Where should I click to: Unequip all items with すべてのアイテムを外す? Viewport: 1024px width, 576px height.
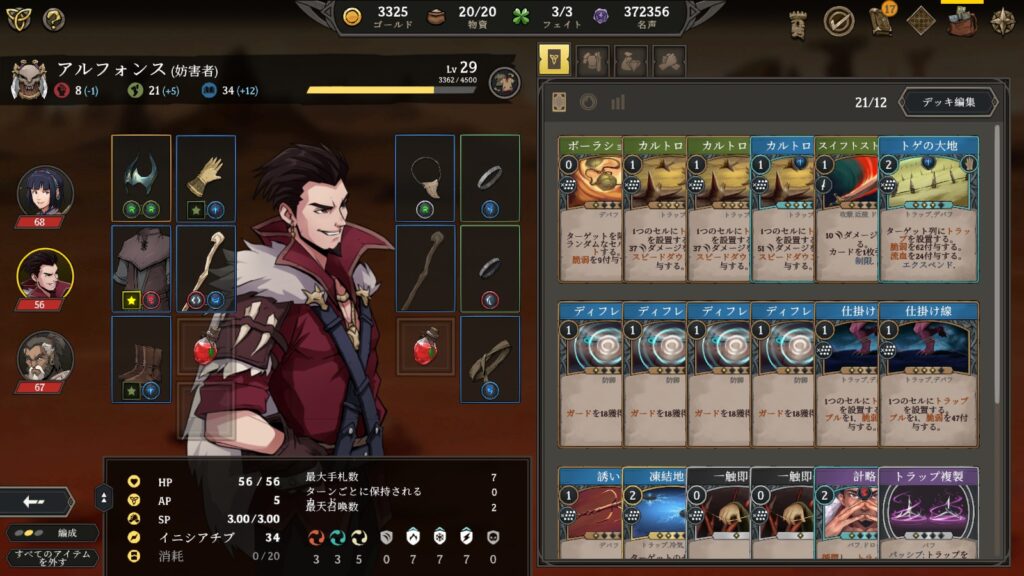[x=51, y=558]
